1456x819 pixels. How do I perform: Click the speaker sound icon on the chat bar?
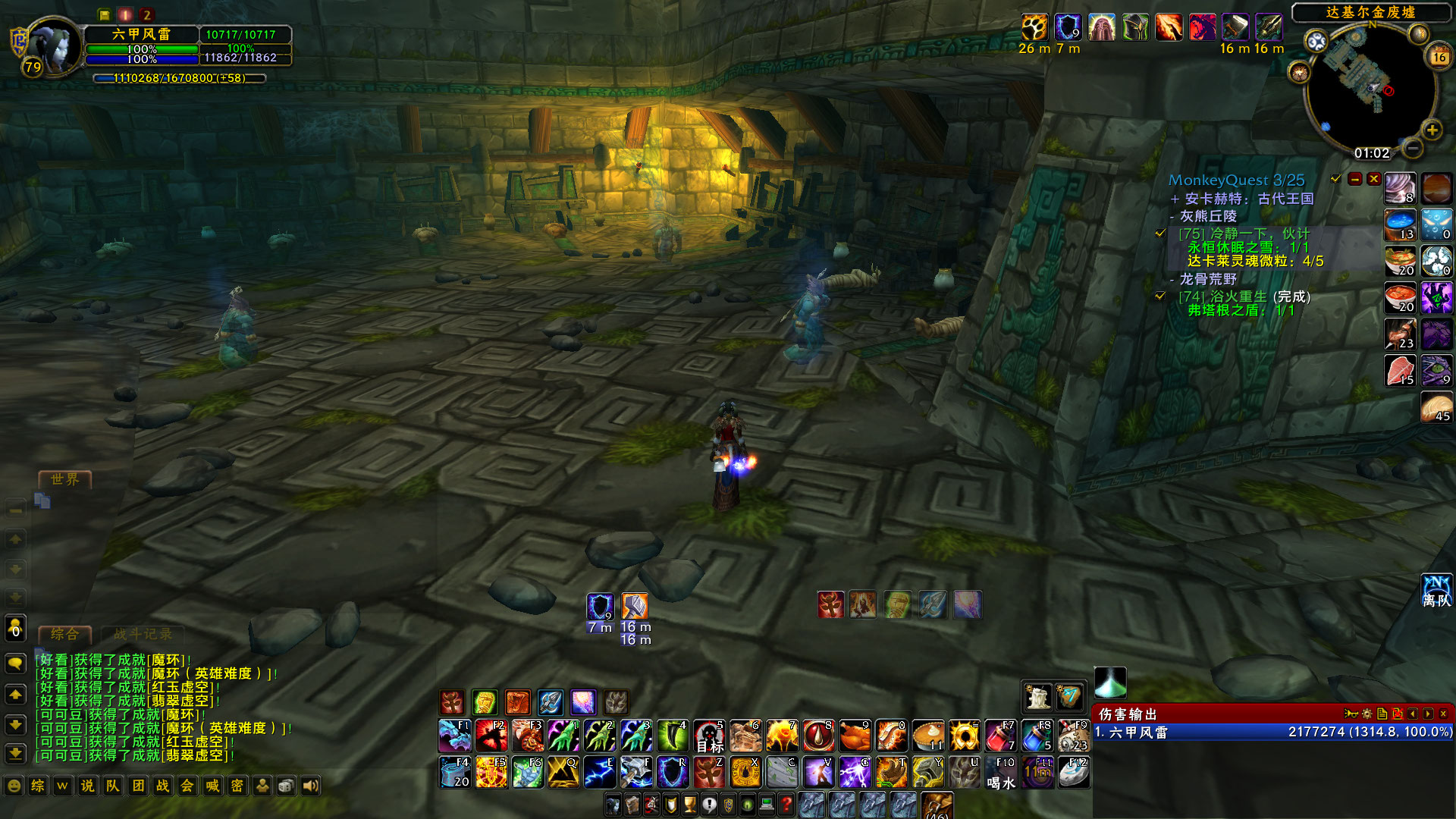point(309,786)
